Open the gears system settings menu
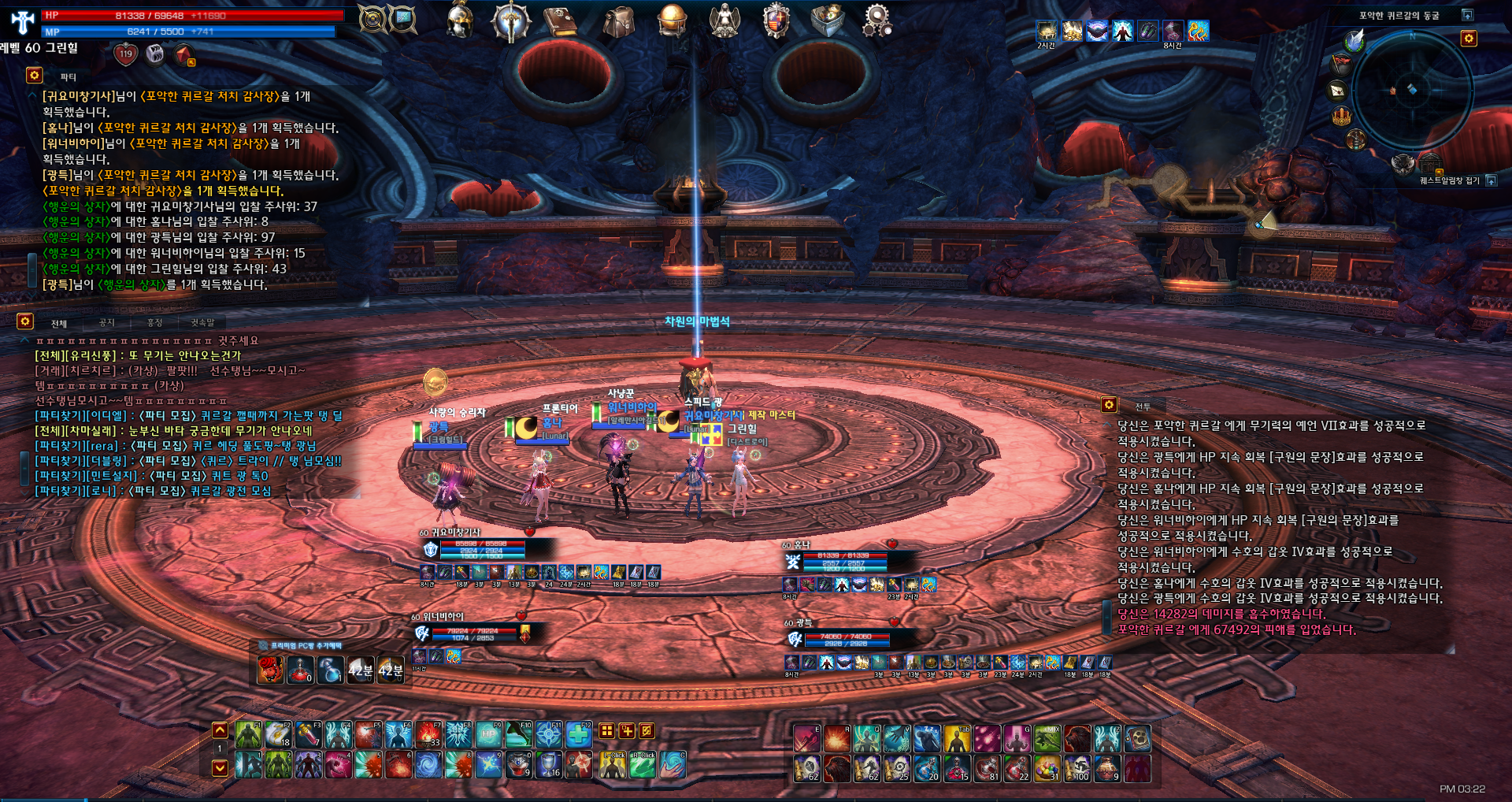Screen dimensions: 1512x802 pos(876,20)
